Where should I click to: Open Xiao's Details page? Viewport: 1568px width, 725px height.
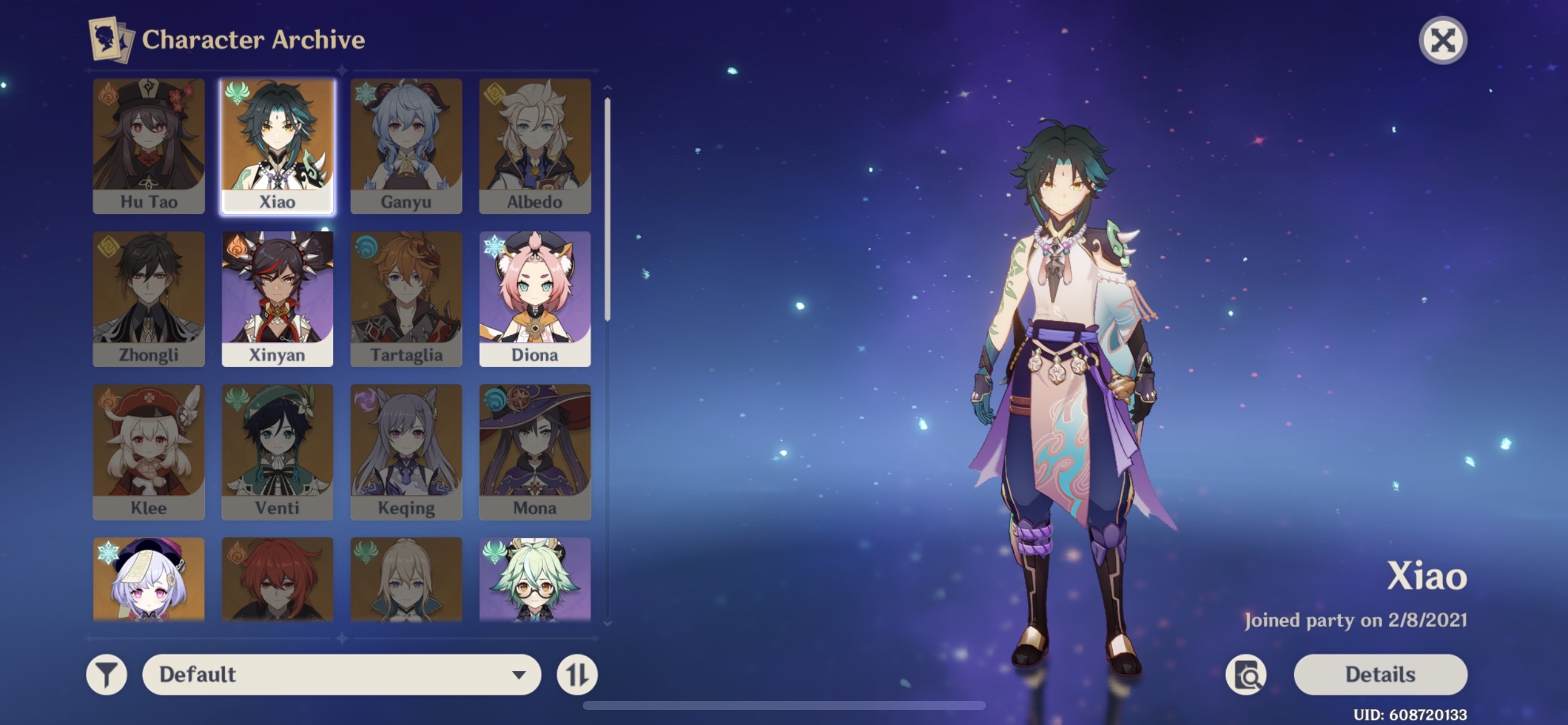tap(1380, 674)
